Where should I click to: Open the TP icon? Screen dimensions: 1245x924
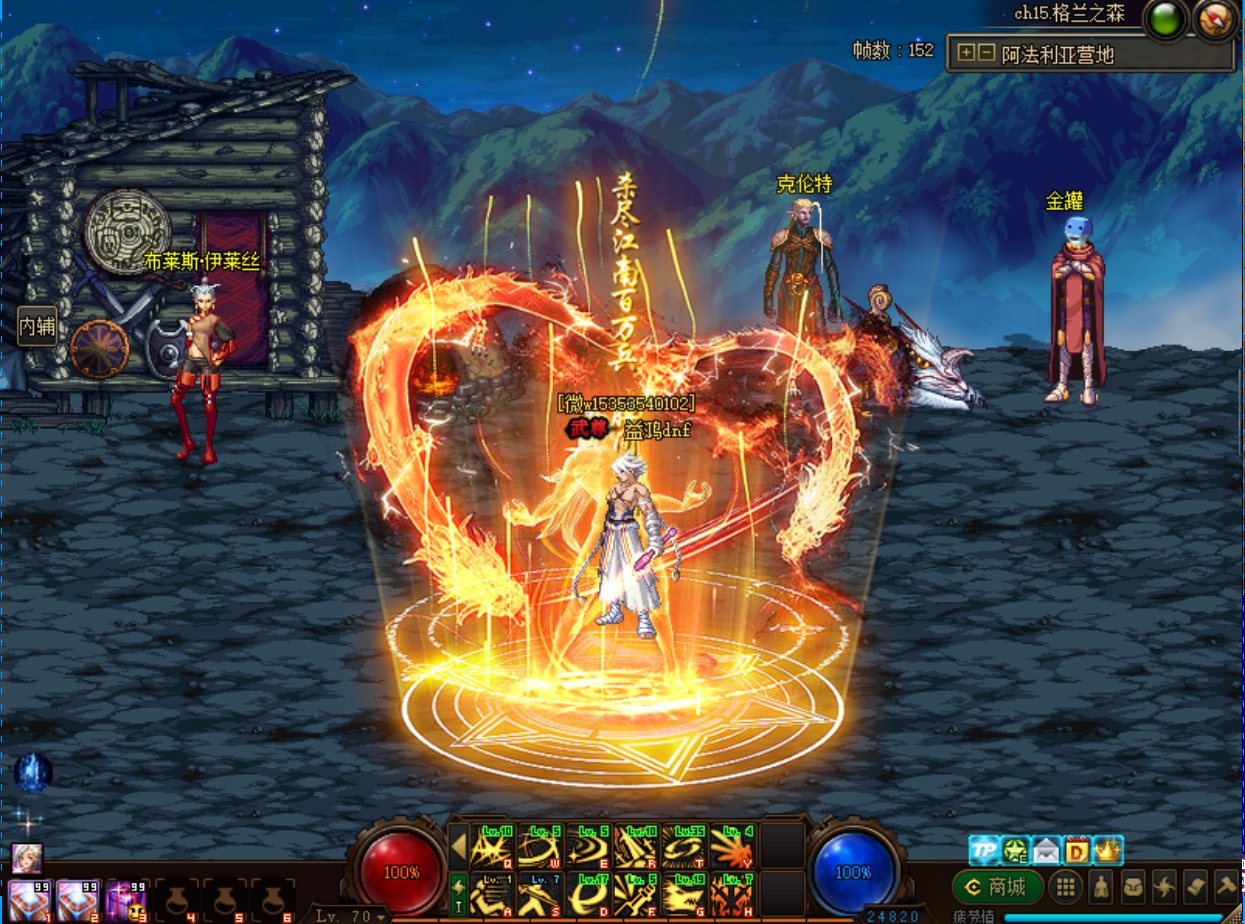point(985,851)
